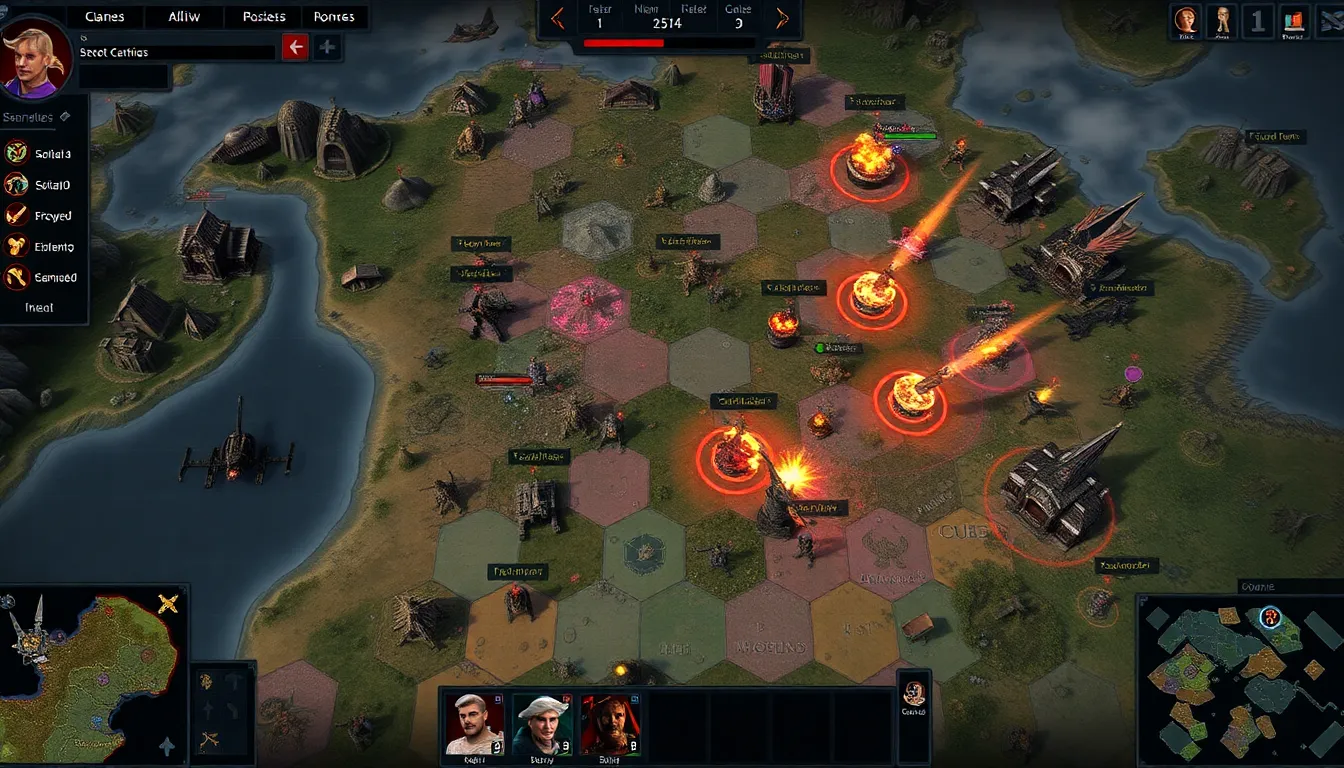Viewport: 1344px width, 768px height.
Task: Open the Alliw menu at the top
Action: [183, 16]
